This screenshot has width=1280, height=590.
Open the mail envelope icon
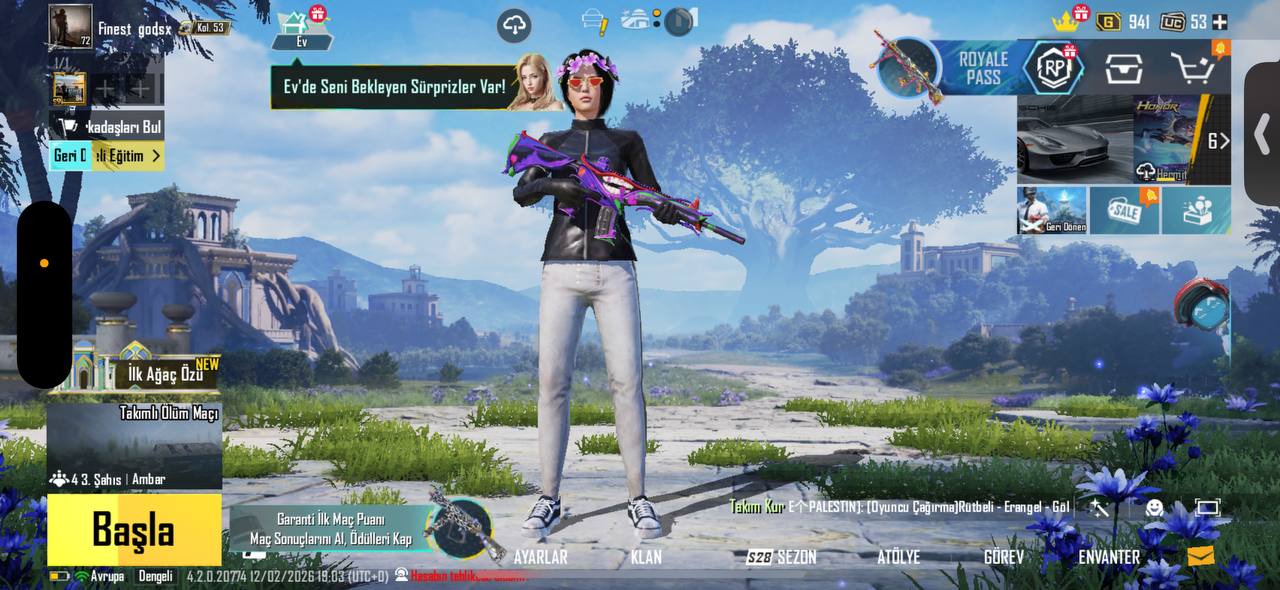(1201, 555)
